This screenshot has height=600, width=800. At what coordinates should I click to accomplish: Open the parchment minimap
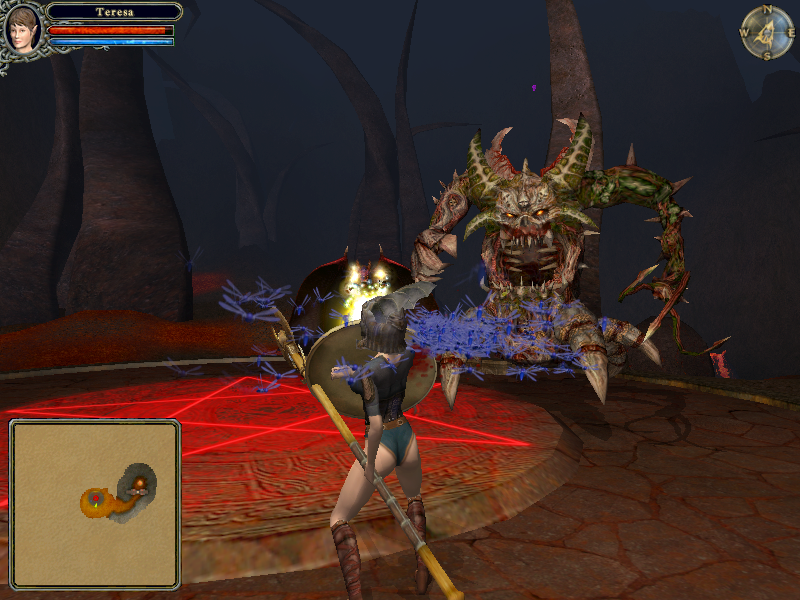click(x=95, y=503)
